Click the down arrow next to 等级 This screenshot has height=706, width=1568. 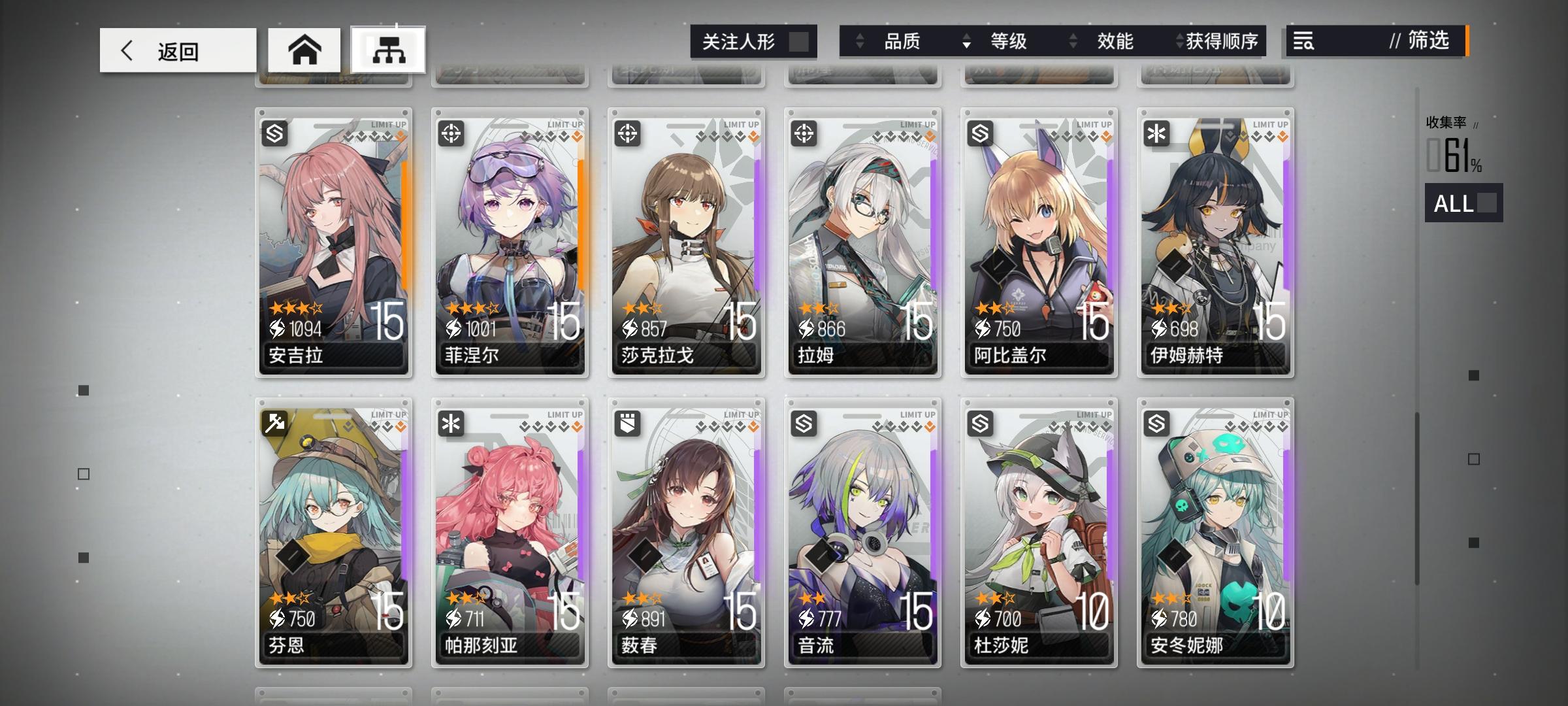(x=966, y=42)
